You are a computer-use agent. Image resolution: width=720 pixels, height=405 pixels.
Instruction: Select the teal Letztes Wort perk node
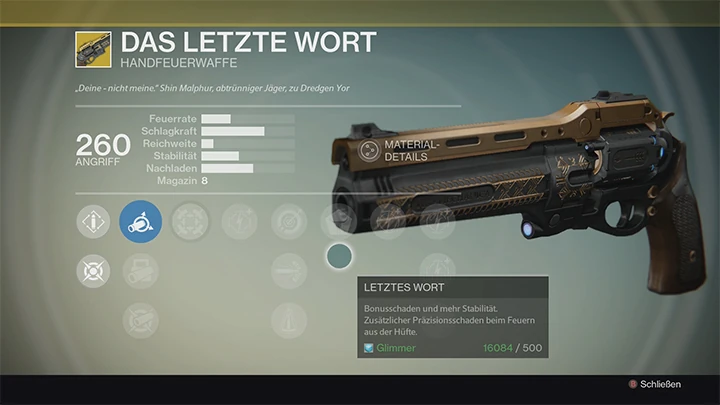(x=341, y=258)
